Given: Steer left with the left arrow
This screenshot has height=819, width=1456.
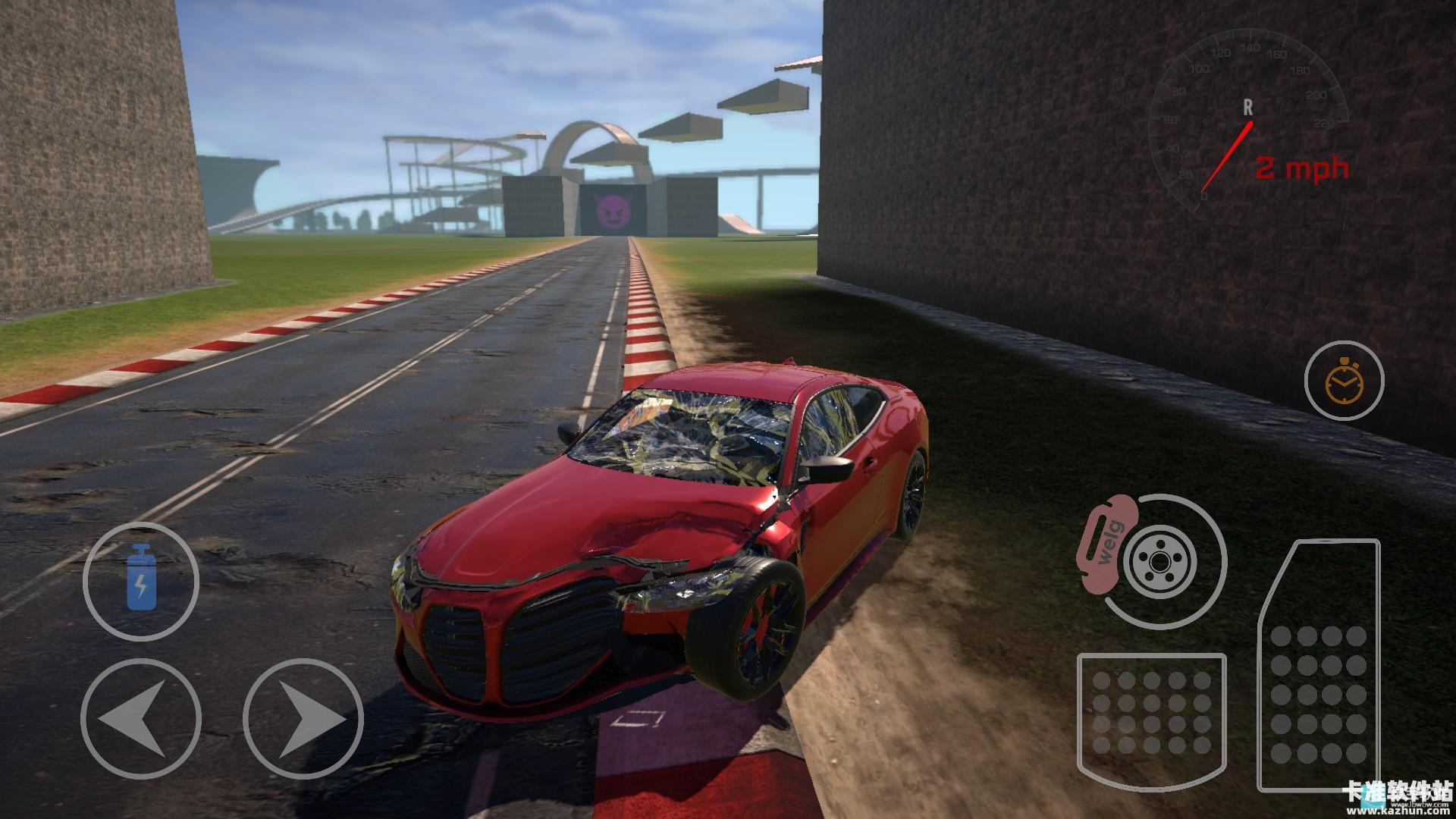Looking at the screenshot, I should point(141,718).
